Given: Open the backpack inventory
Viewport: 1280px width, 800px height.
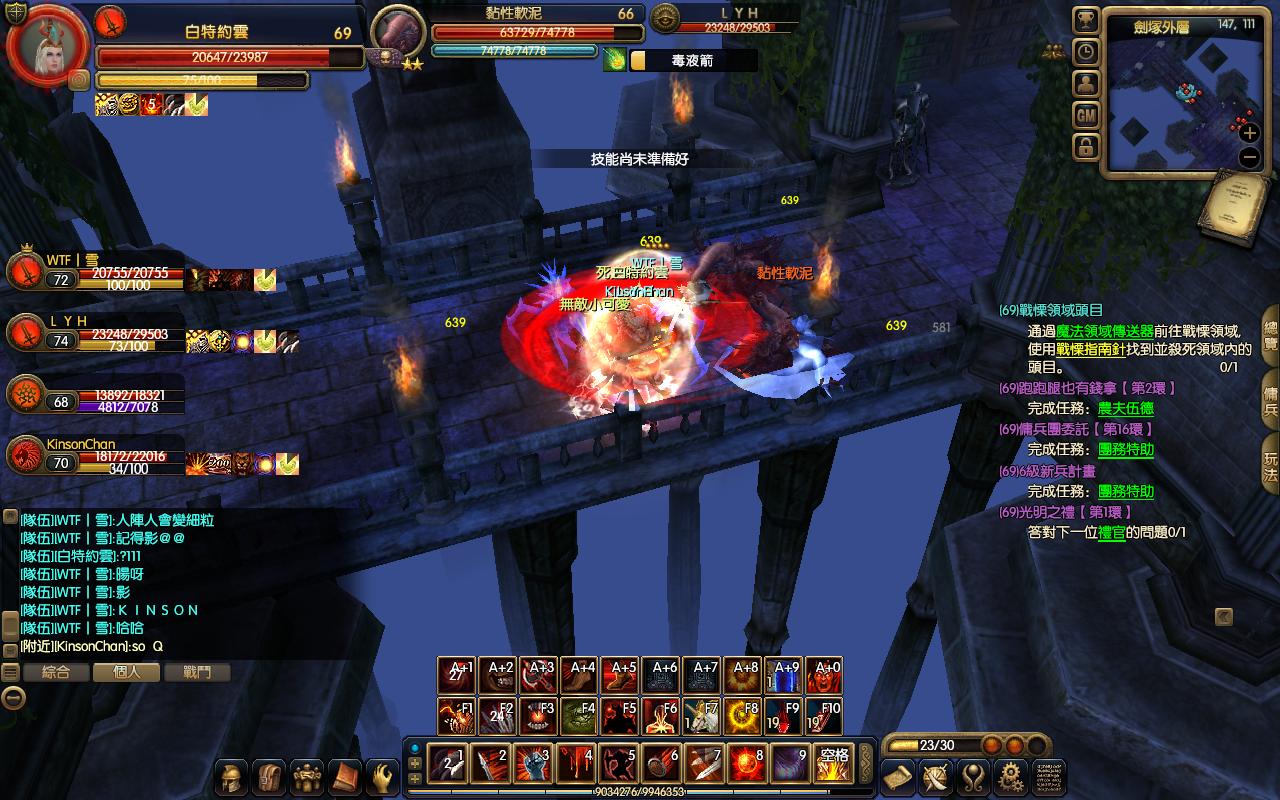Looking at the screenshot, I should pos(269,776).
